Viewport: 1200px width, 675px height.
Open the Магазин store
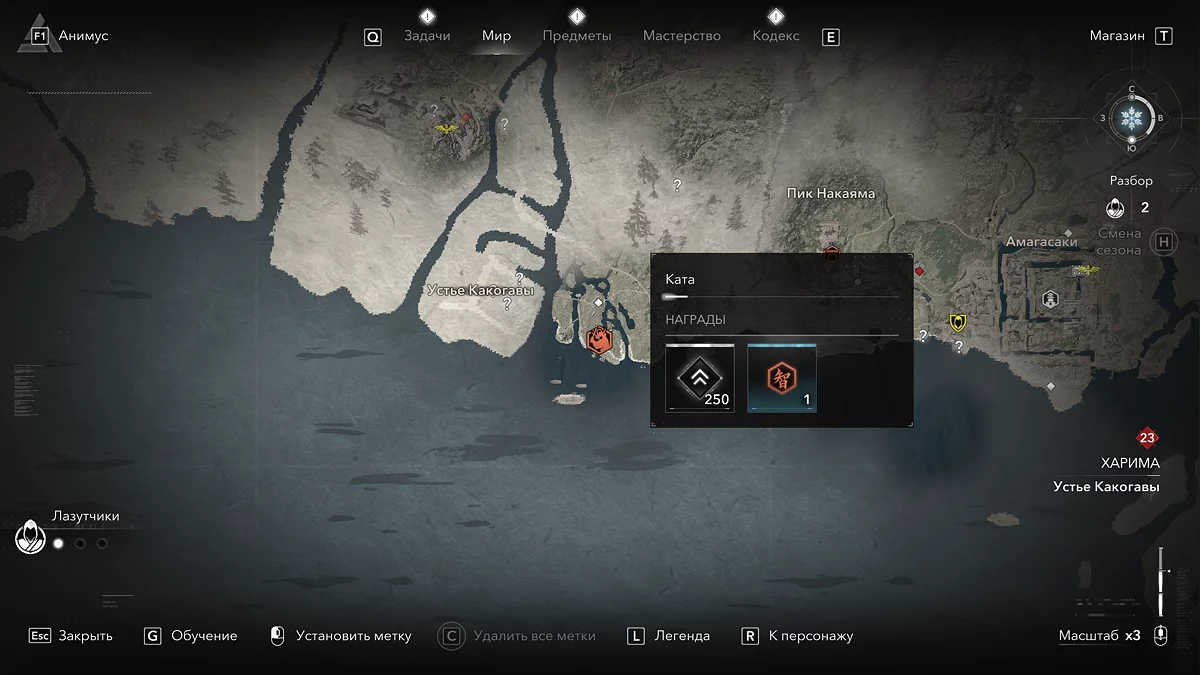pos(1117,36)
